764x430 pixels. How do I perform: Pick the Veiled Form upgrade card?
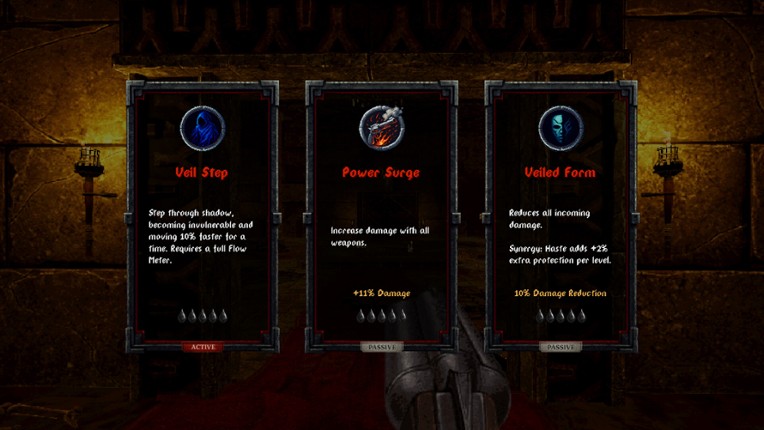pyautogui.click(x=560, y=215)
